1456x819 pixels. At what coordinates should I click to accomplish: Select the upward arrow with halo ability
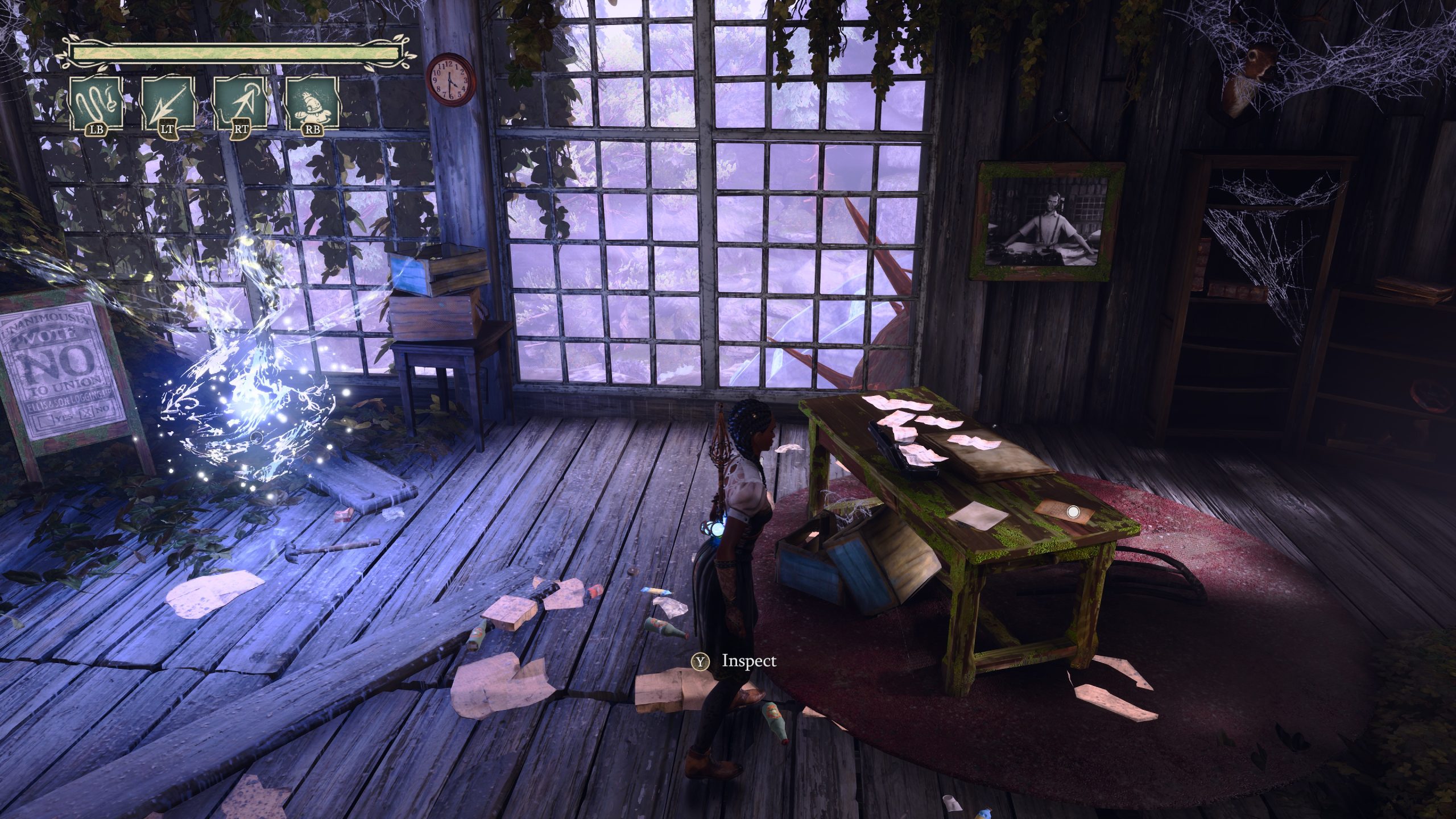coord(241,104)
